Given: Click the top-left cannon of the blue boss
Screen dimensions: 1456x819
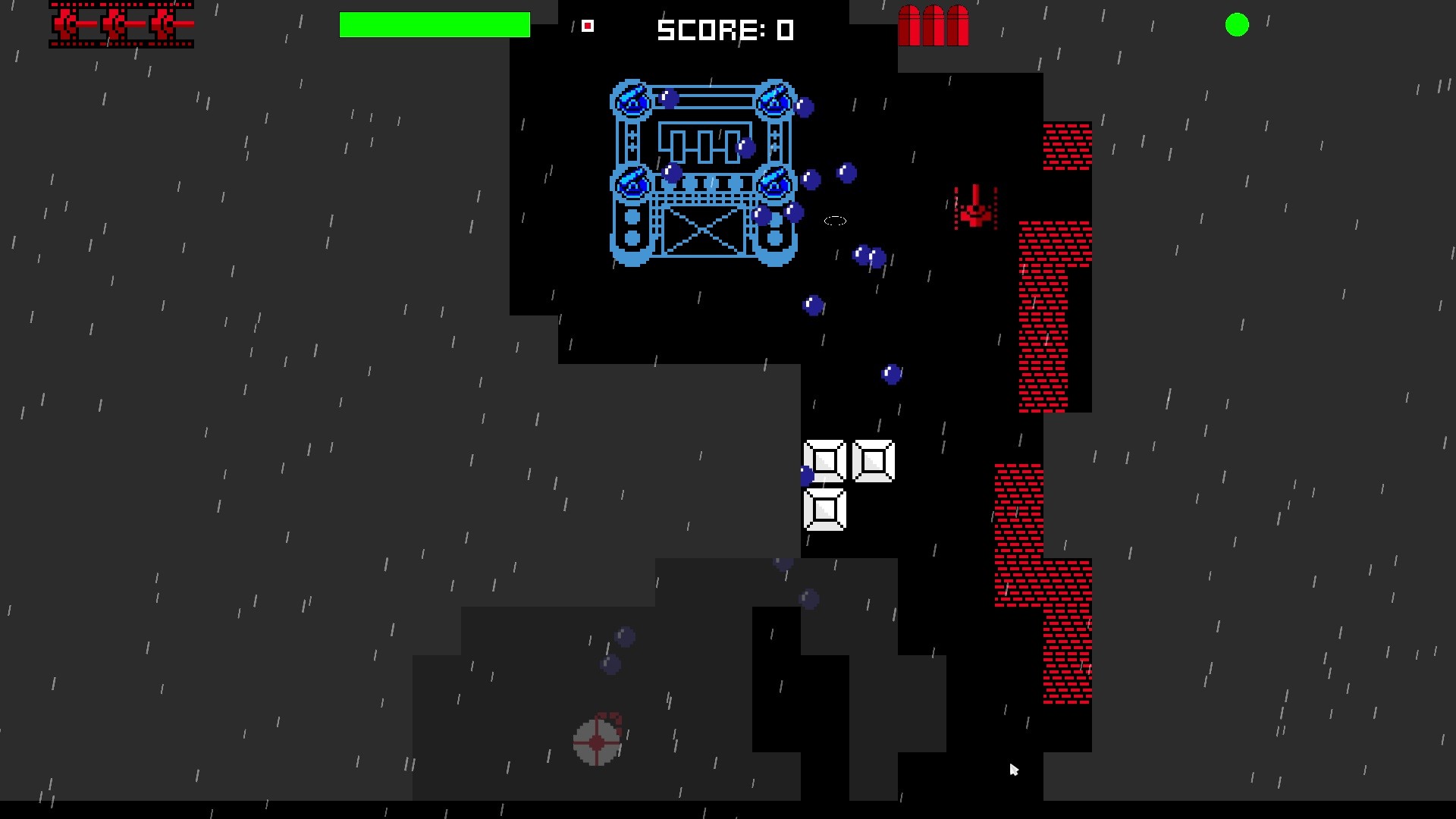Looking at the screenshot, I should [632, 99].
